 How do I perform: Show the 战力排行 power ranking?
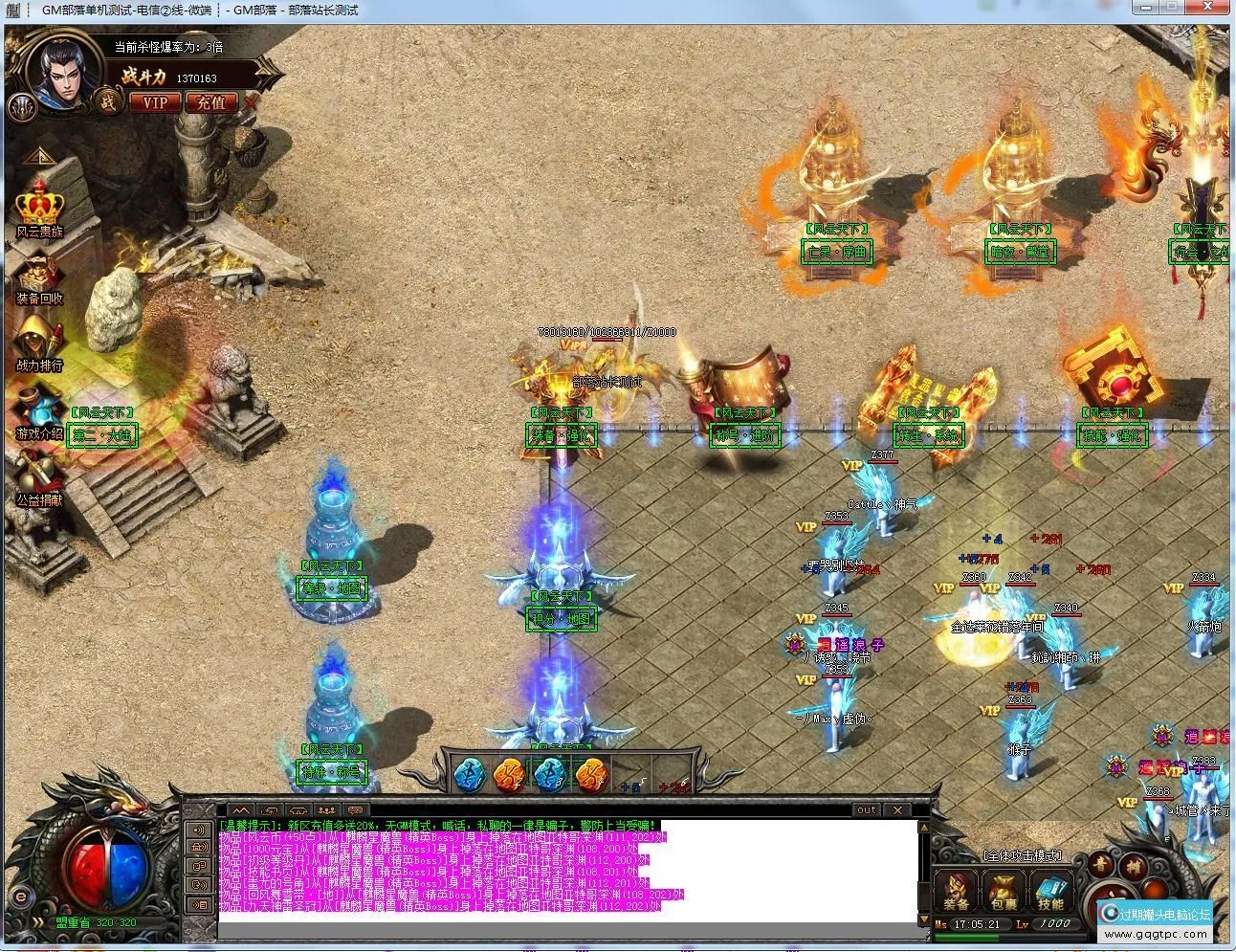pos(39,343)
